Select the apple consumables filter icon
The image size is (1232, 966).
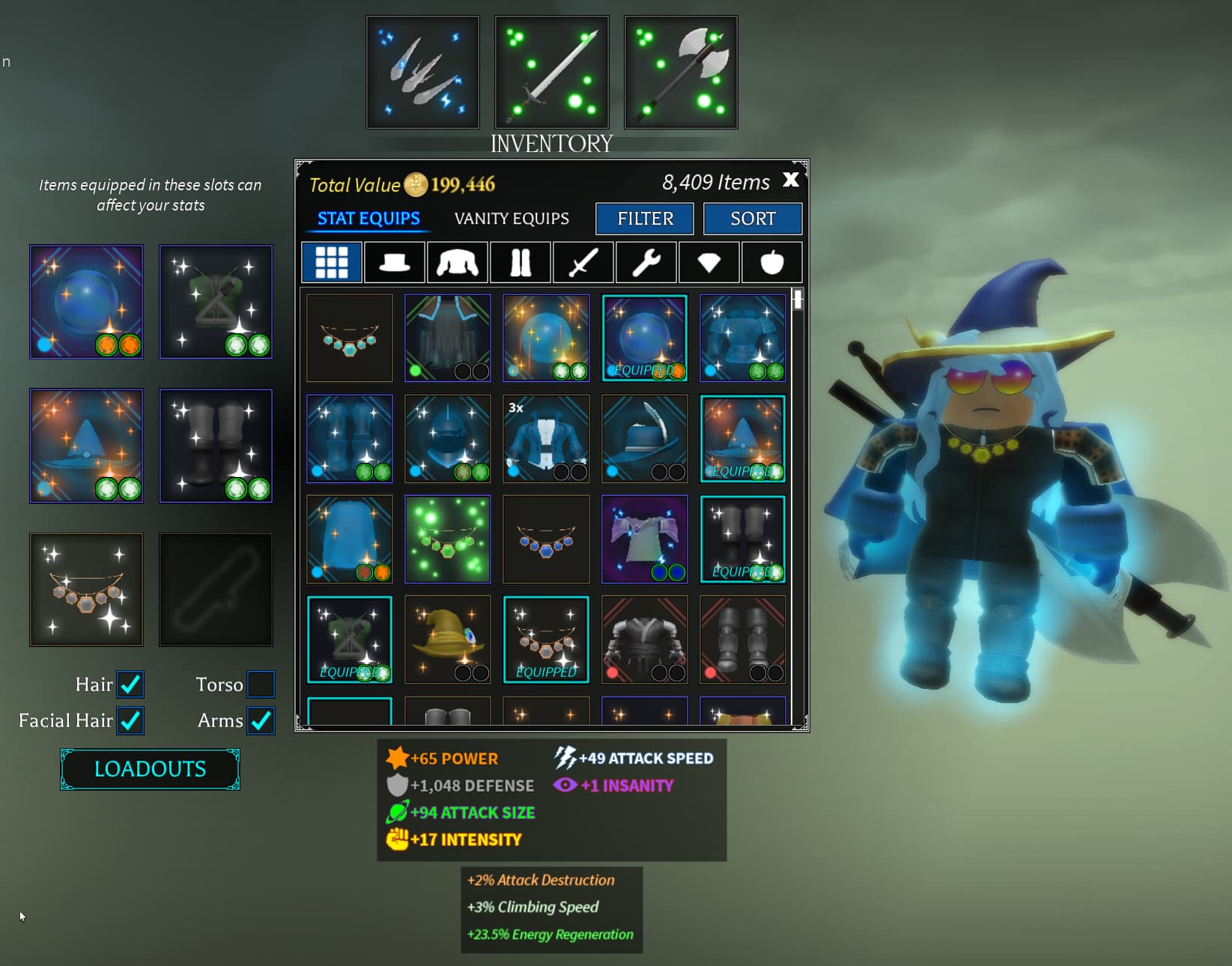click(771, 262)
